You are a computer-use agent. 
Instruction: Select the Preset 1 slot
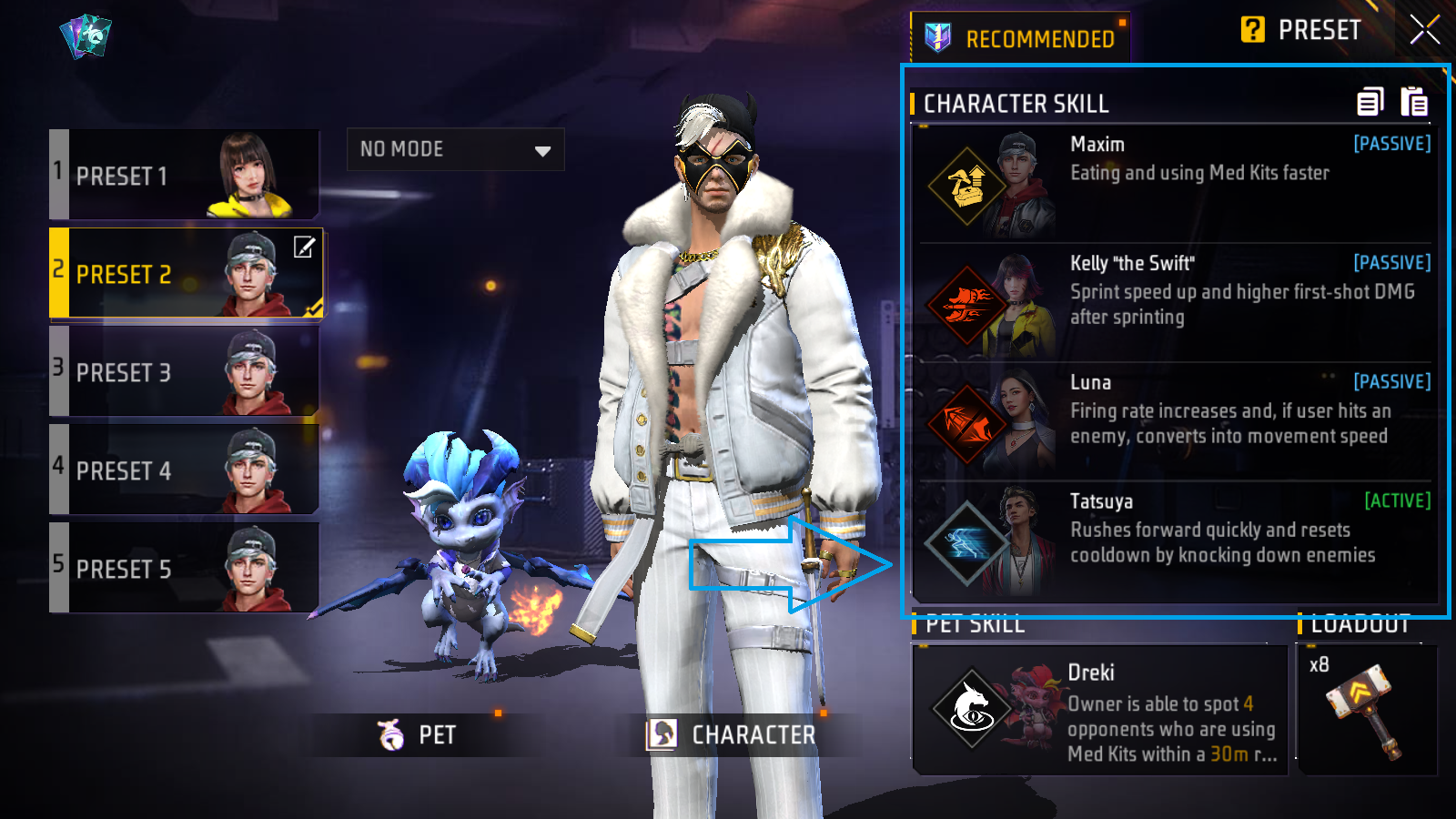185,175
